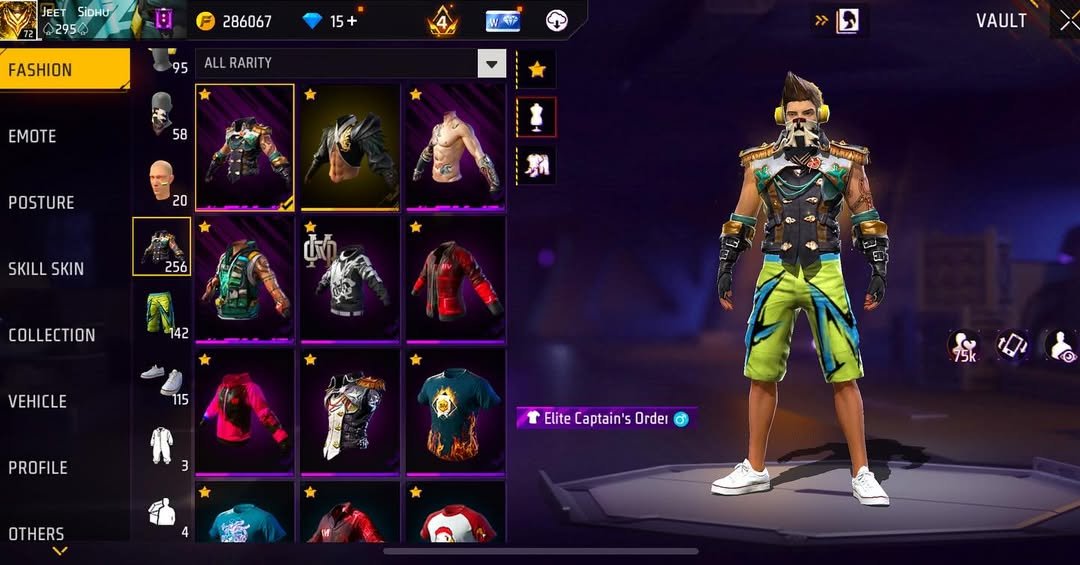
Task: Toggle the star favorites filter
Action: pos(537,70)
